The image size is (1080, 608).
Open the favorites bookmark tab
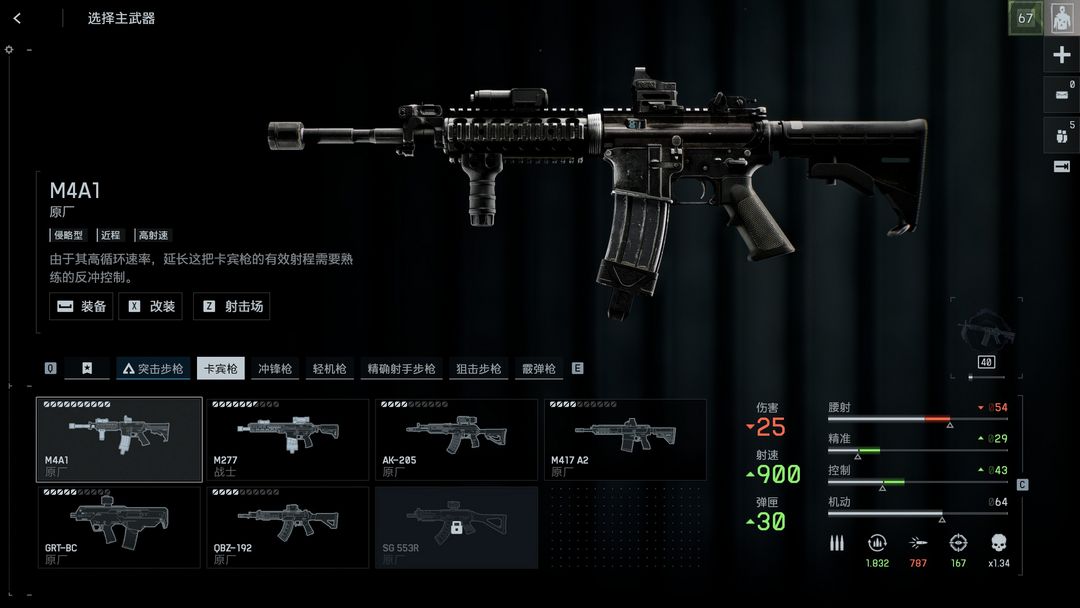(88, 369)
